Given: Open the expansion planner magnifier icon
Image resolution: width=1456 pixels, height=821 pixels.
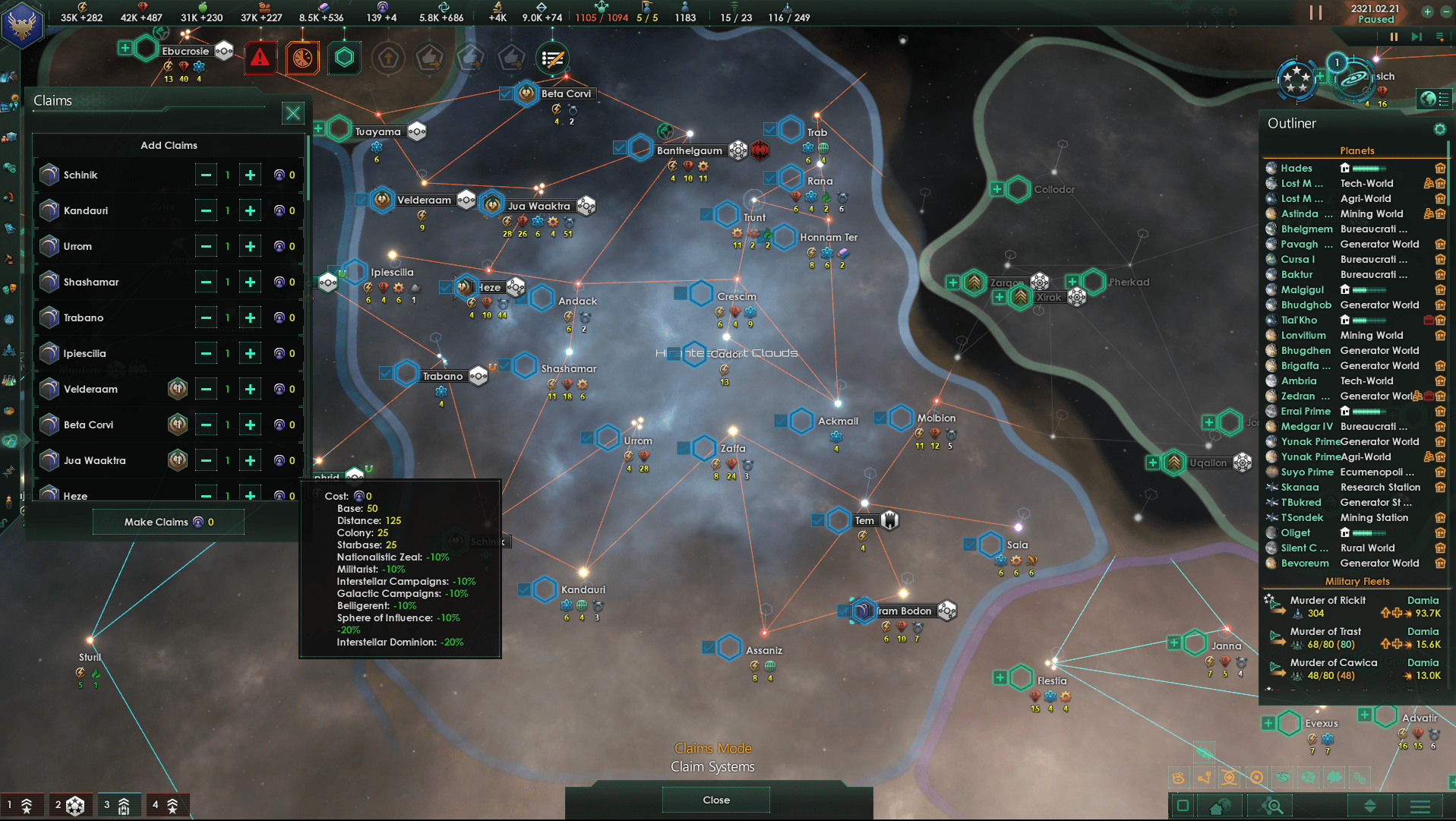Looking at the screenshot, I should [x=1270, y=806].
